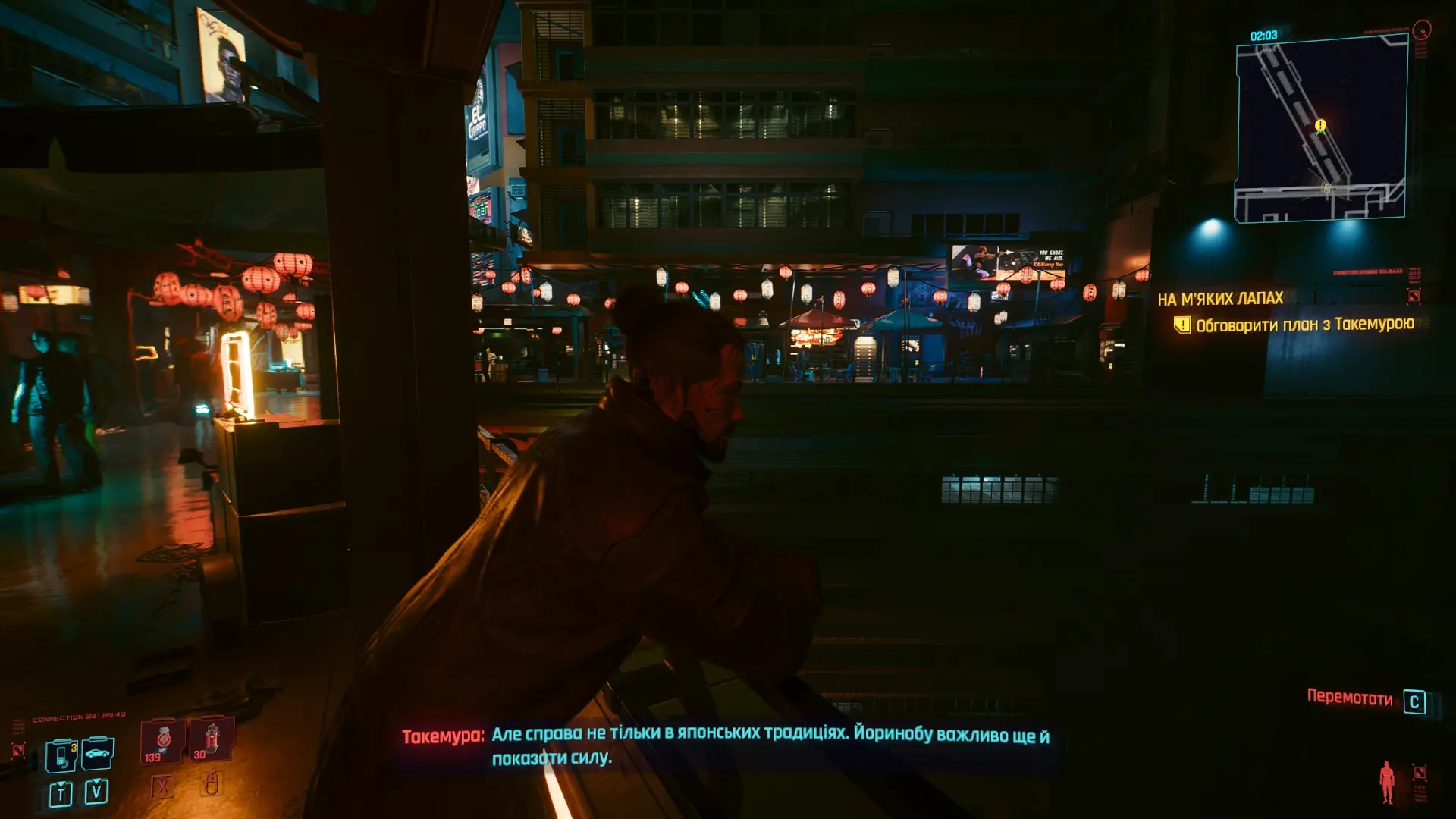Select the car vehicle call icon
This screenshot has width=1456, height=819.
pos(98,753)
